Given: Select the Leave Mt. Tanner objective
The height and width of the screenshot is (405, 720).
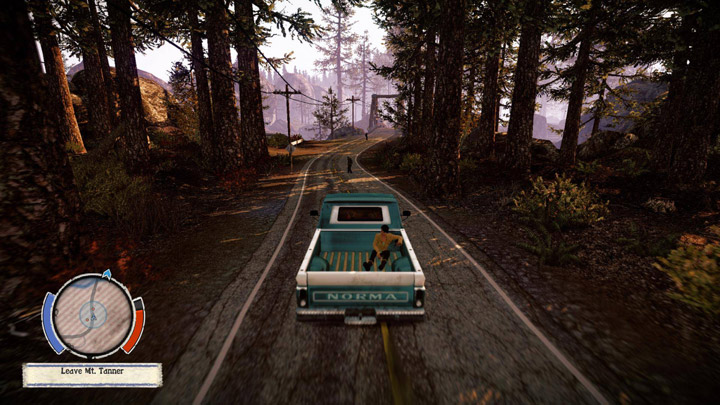Looking at the screenshot, I should coord(92,374).
